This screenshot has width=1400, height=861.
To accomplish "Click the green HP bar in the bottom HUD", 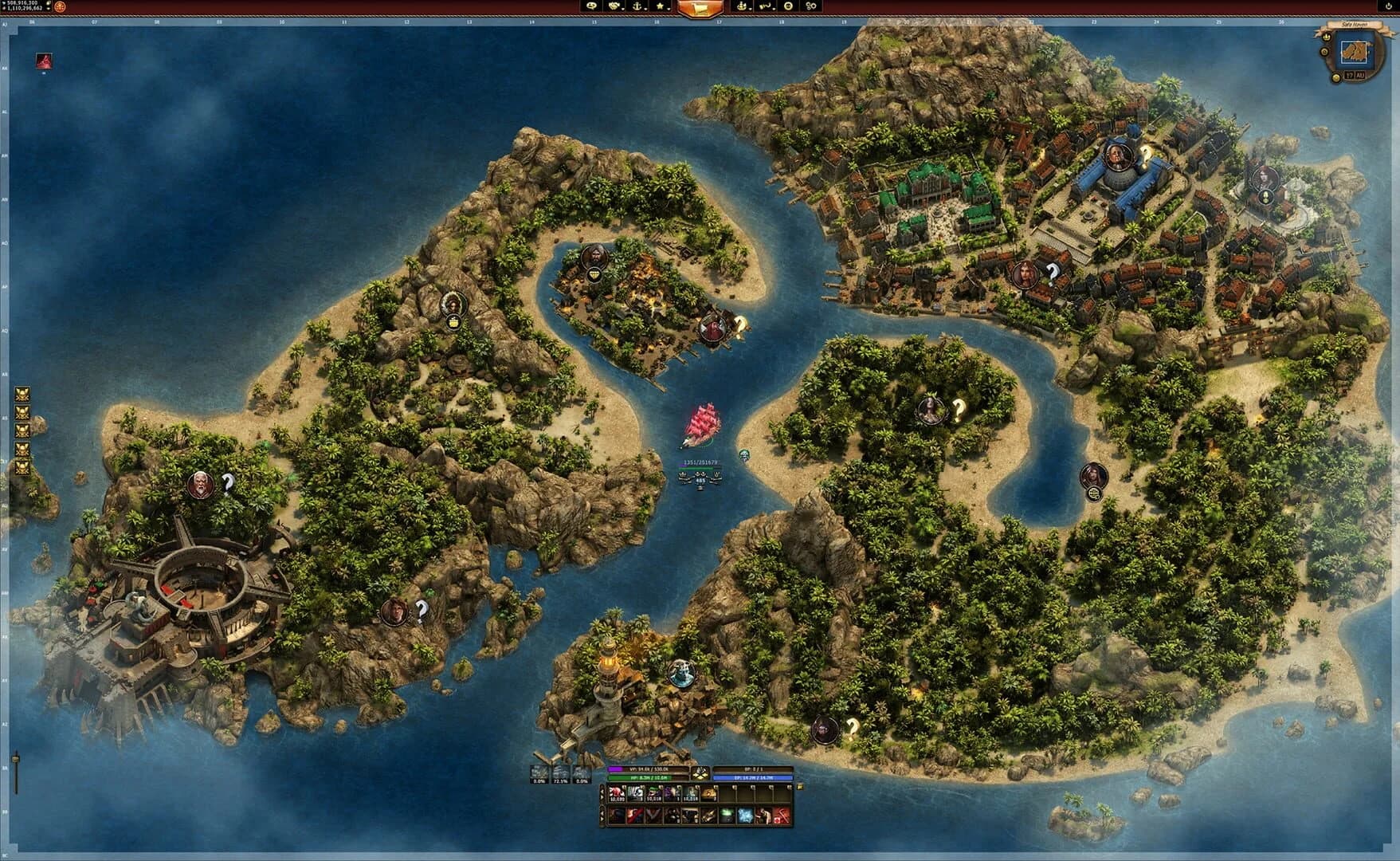I will point(639,777).
